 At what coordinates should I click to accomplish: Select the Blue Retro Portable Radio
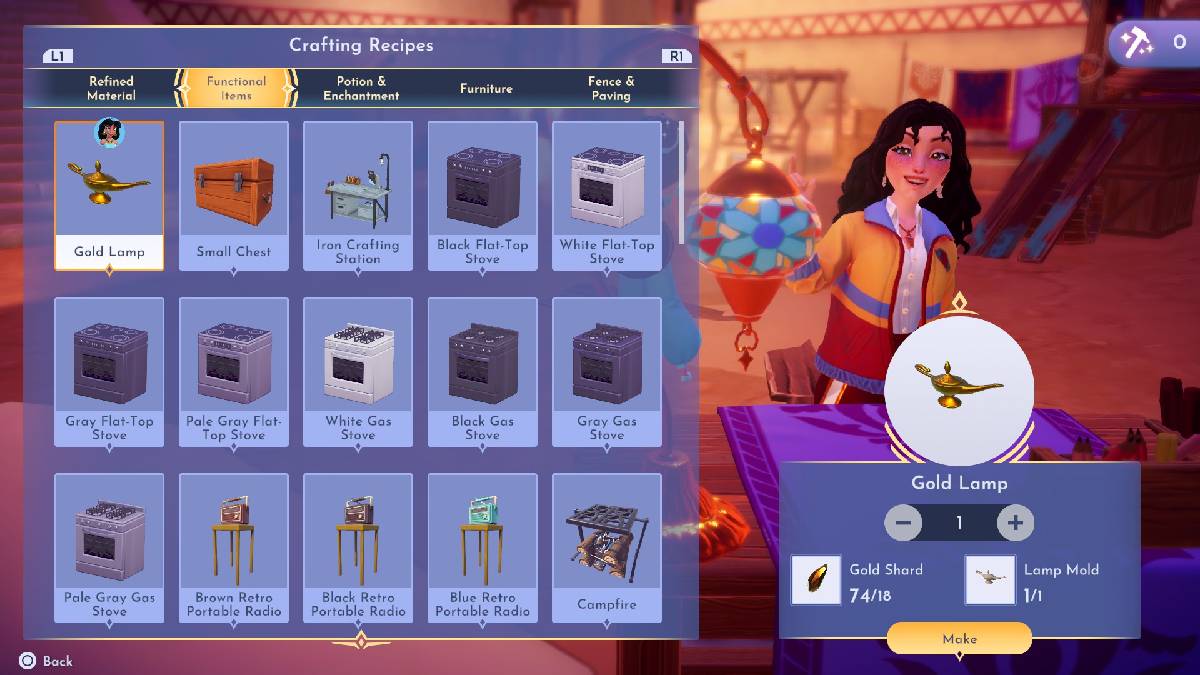(x=482, y=547)
